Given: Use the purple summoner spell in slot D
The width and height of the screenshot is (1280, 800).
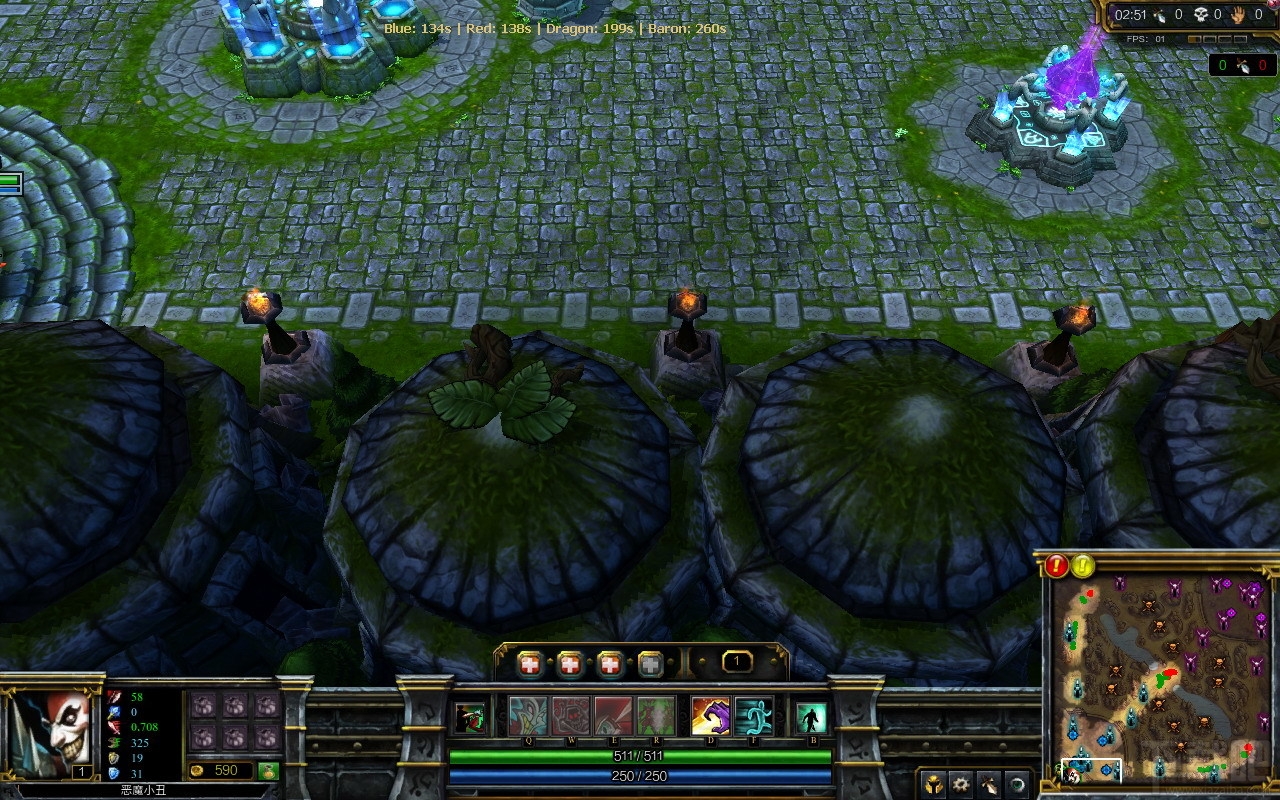Looking at the screenshot, I should pos(710,717).
